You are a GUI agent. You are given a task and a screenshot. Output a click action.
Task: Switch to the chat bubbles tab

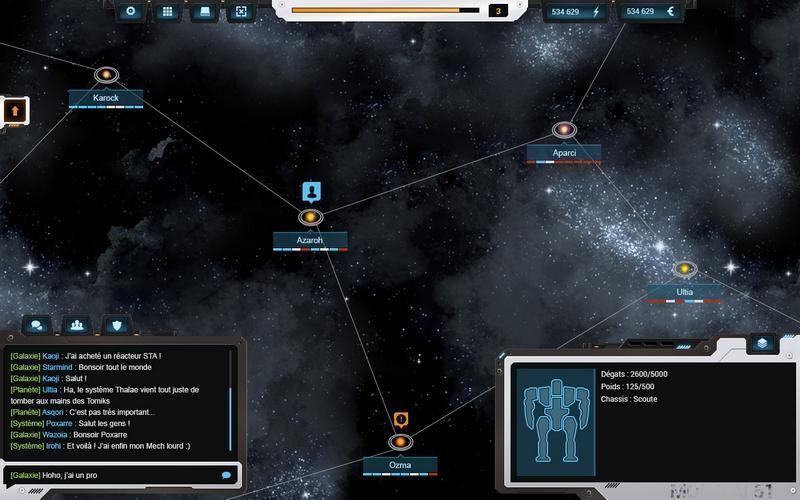[37, 325]
